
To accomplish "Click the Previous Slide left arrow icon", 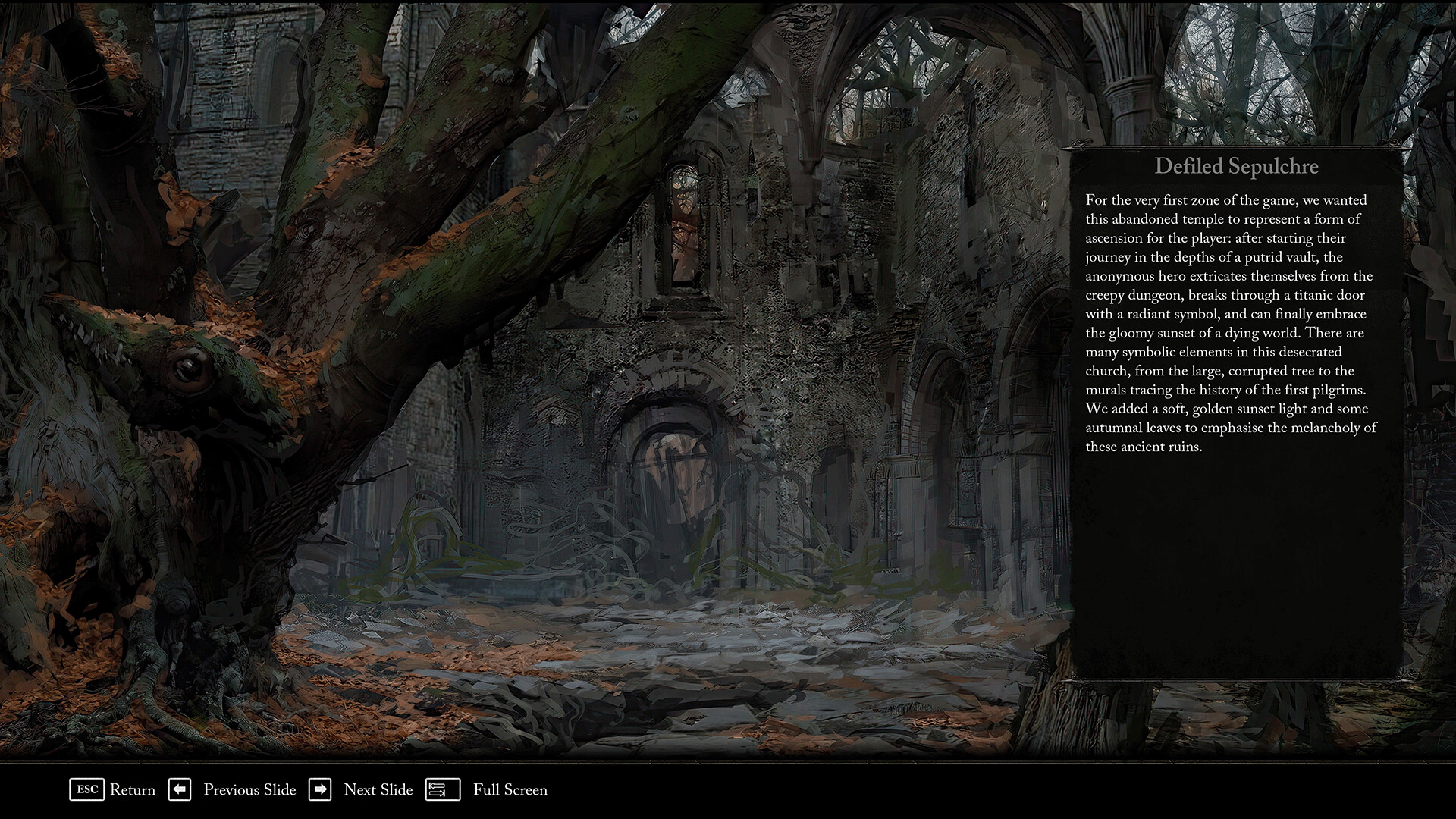I will point(180,790).
